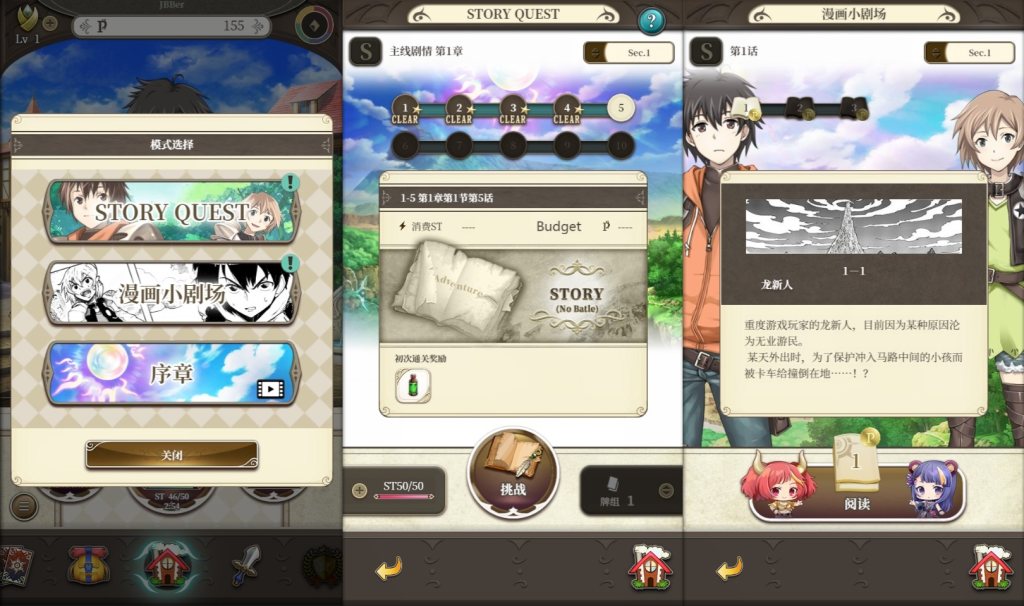Go back using the story quest return arrow
The height and width of the screenshot is (606, 1024).
389,569
